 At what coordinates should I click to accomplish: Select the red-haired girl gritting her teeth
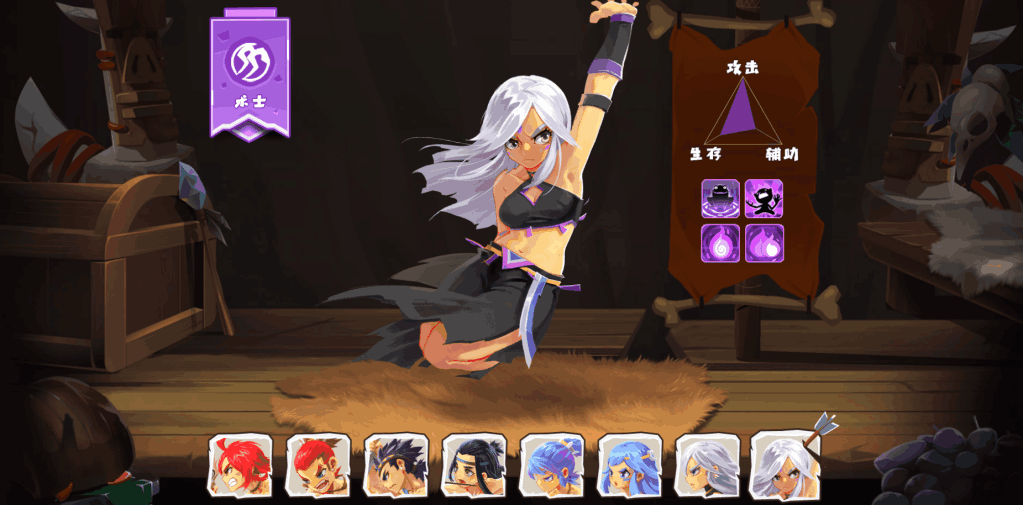(x=240, y=465)
